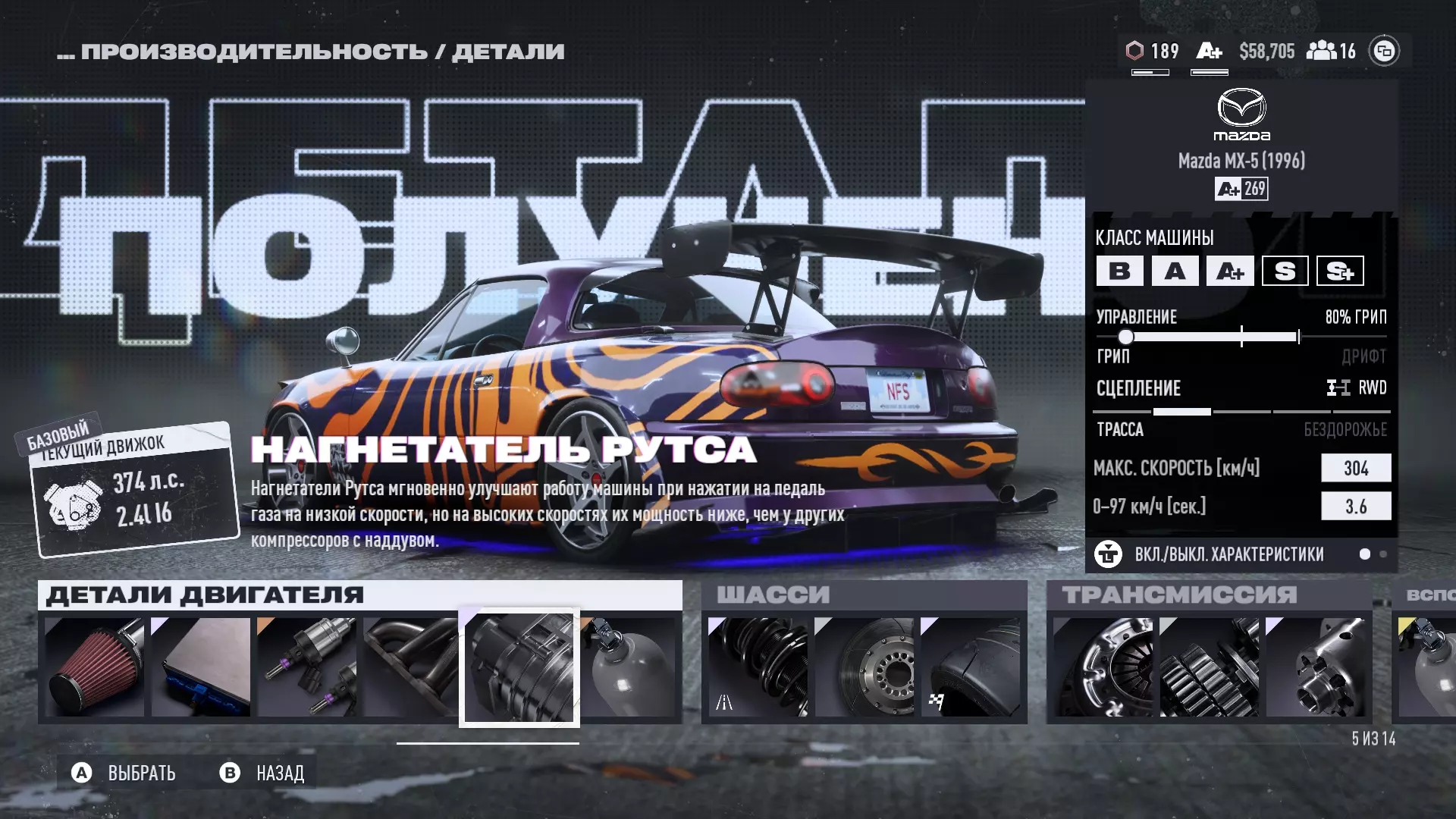Select the fuel injectors part

[x=307, y=667]
